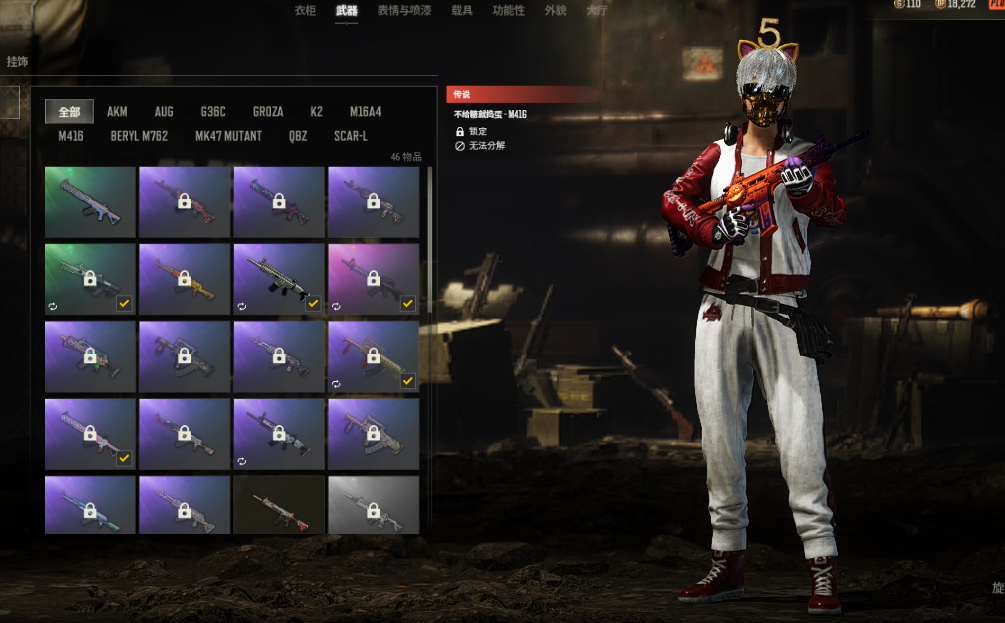Pick the SCAR-L weapon filter
The width and height of the screenshot is (1005, 623).
pos(351,136)
